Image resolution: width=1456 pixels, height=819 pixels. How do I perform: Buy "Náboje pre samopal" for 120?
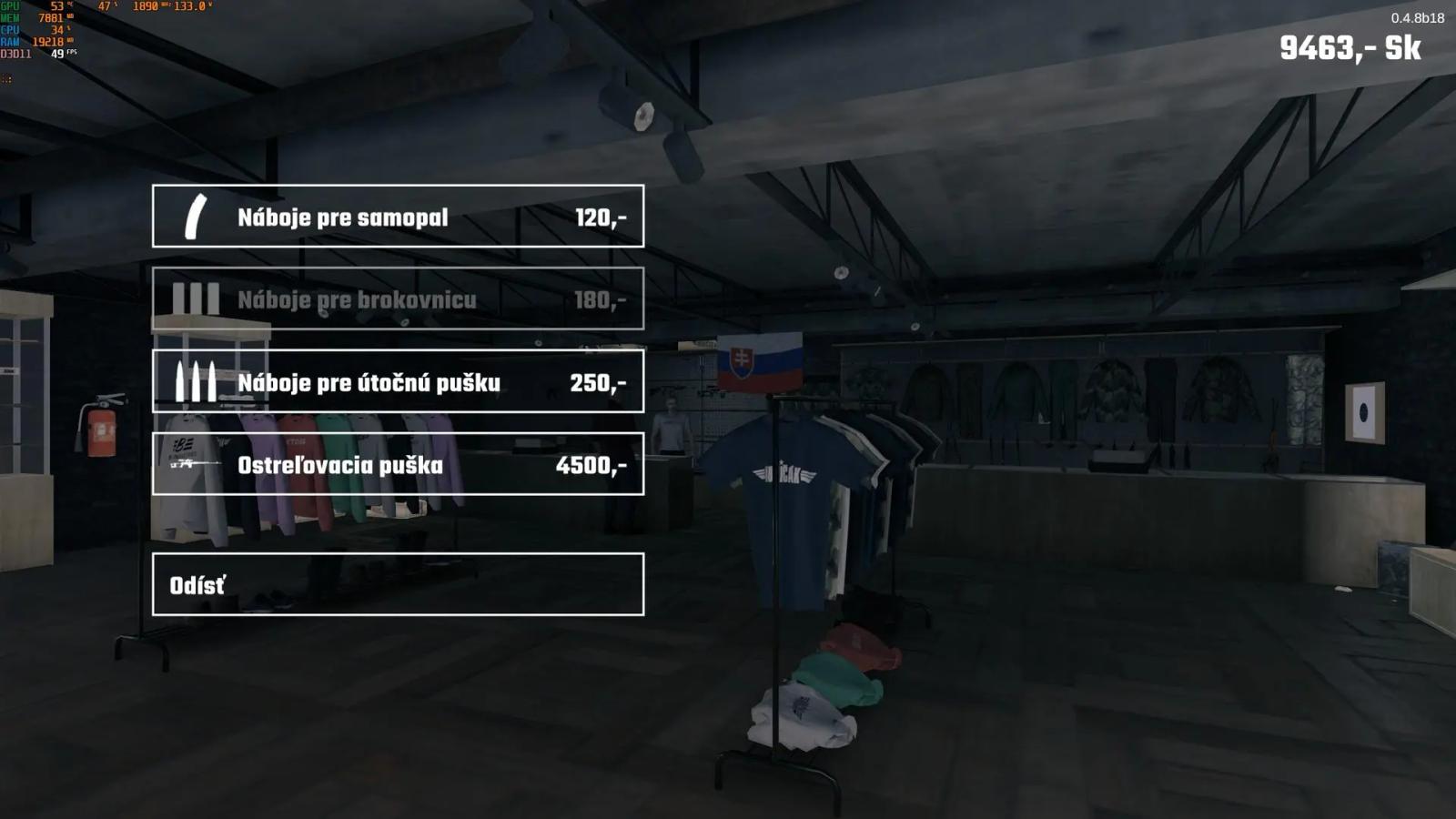[x=398, y=217]
